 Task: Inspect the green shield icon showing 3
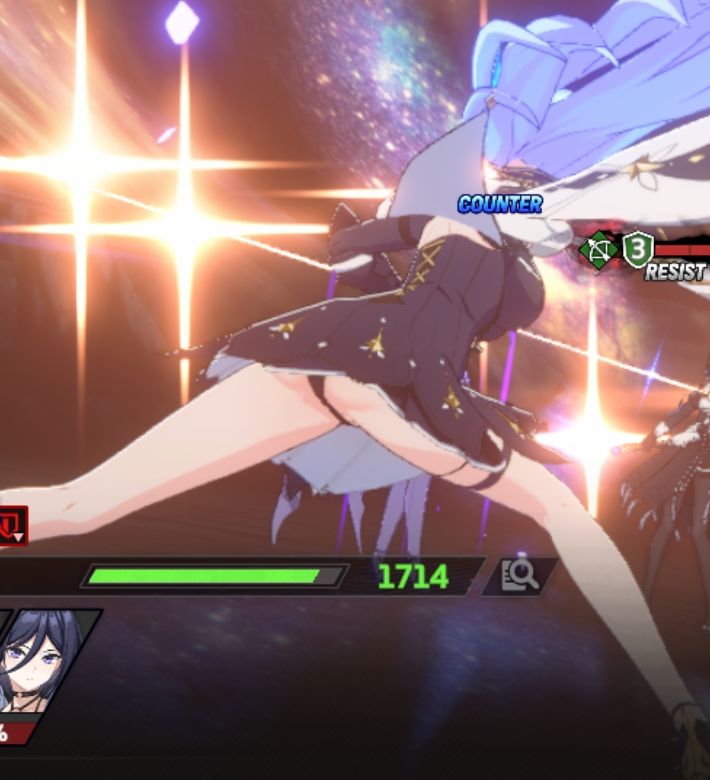pyautogui.click(x=637, y=248)
